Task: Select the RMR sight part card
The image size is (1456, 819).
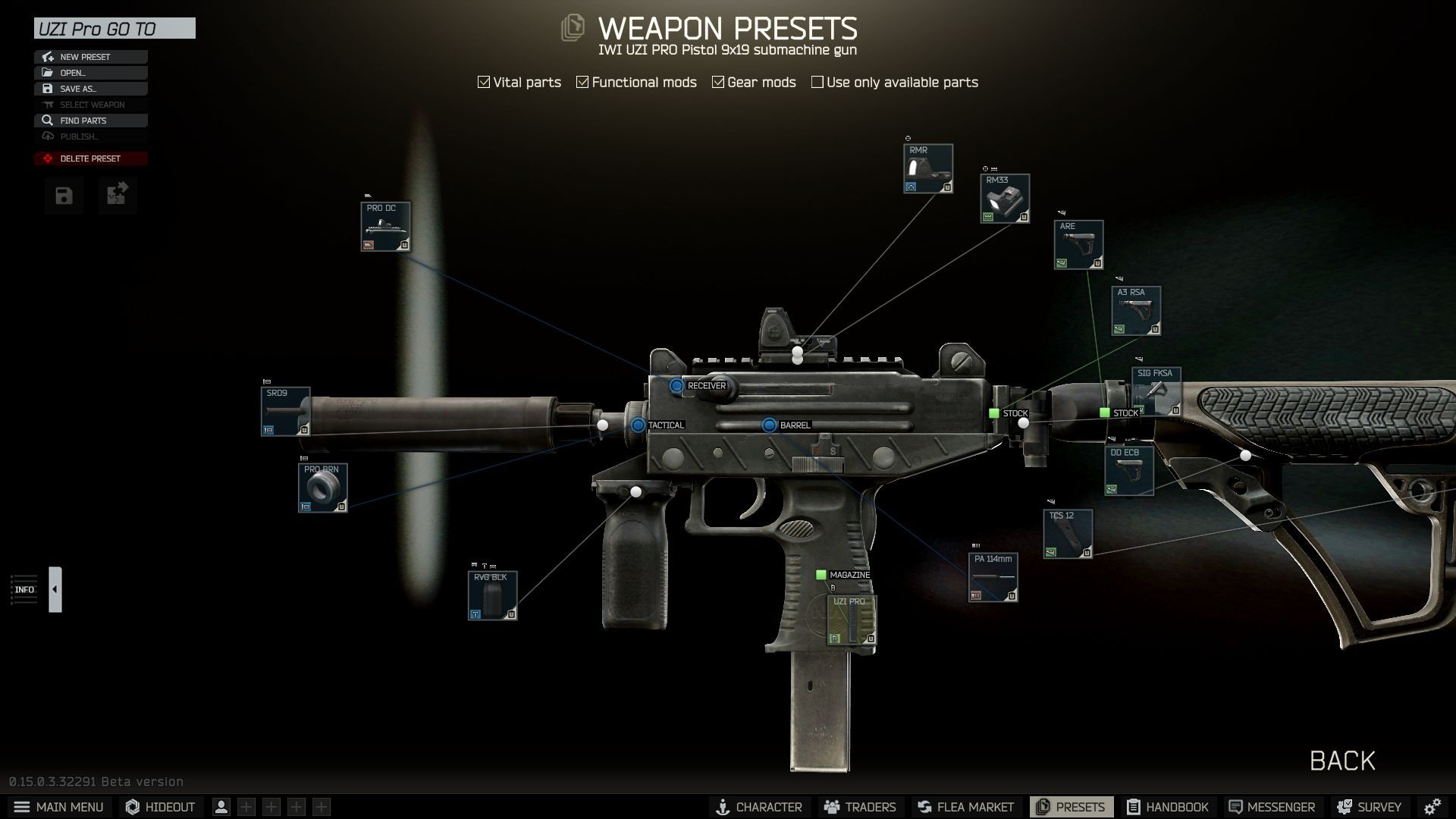Action: pyautogui.click(x=927, y=168)
